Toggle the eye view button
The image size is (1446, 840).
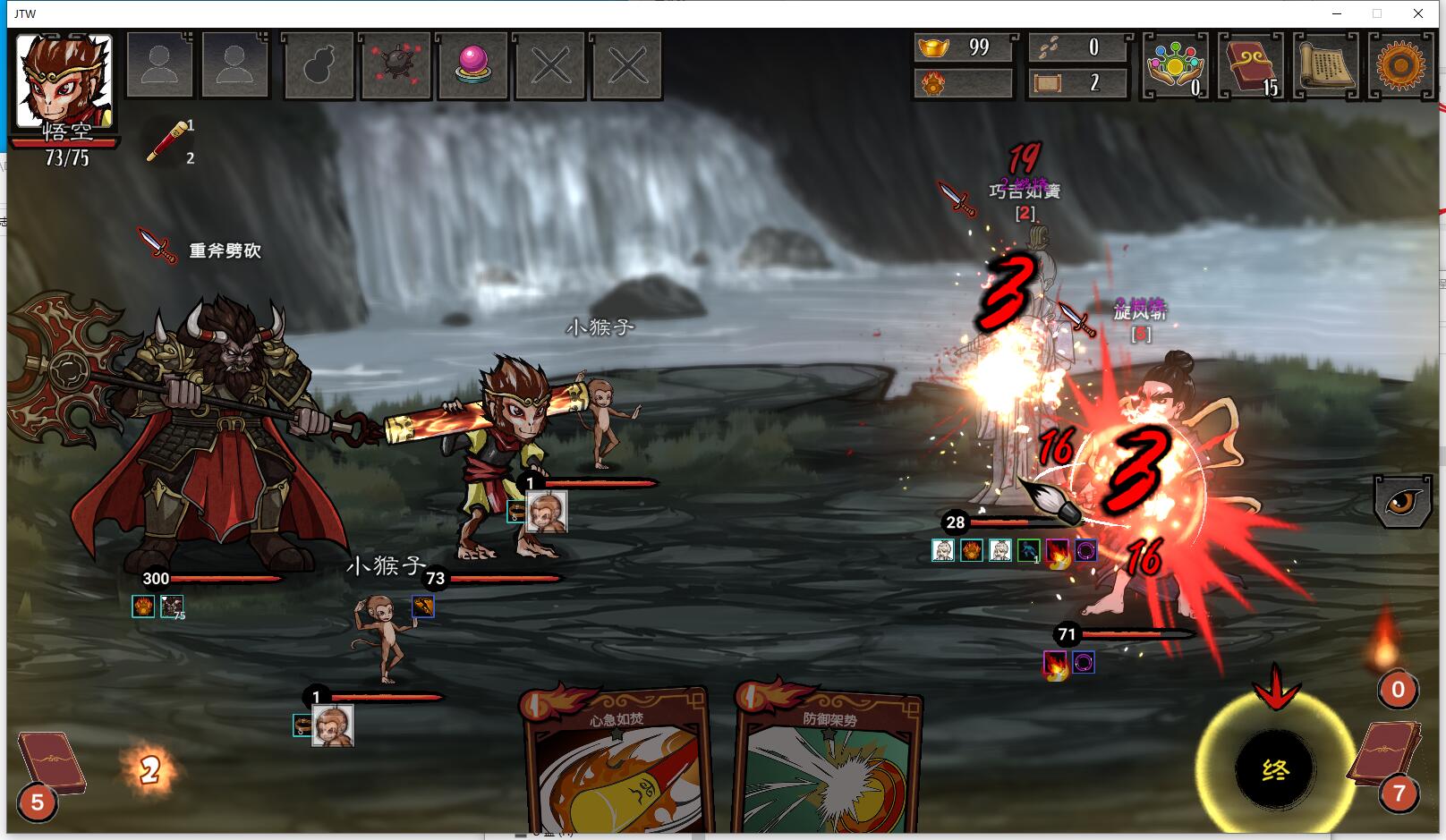click(x=1400, y=502)
